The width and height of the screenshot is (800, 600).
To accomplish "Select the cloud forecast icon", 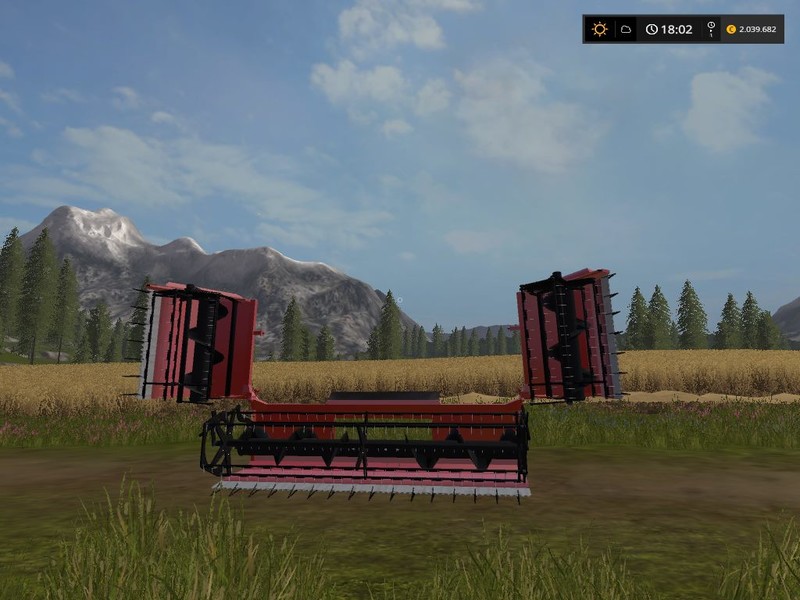I will point(625,29).
